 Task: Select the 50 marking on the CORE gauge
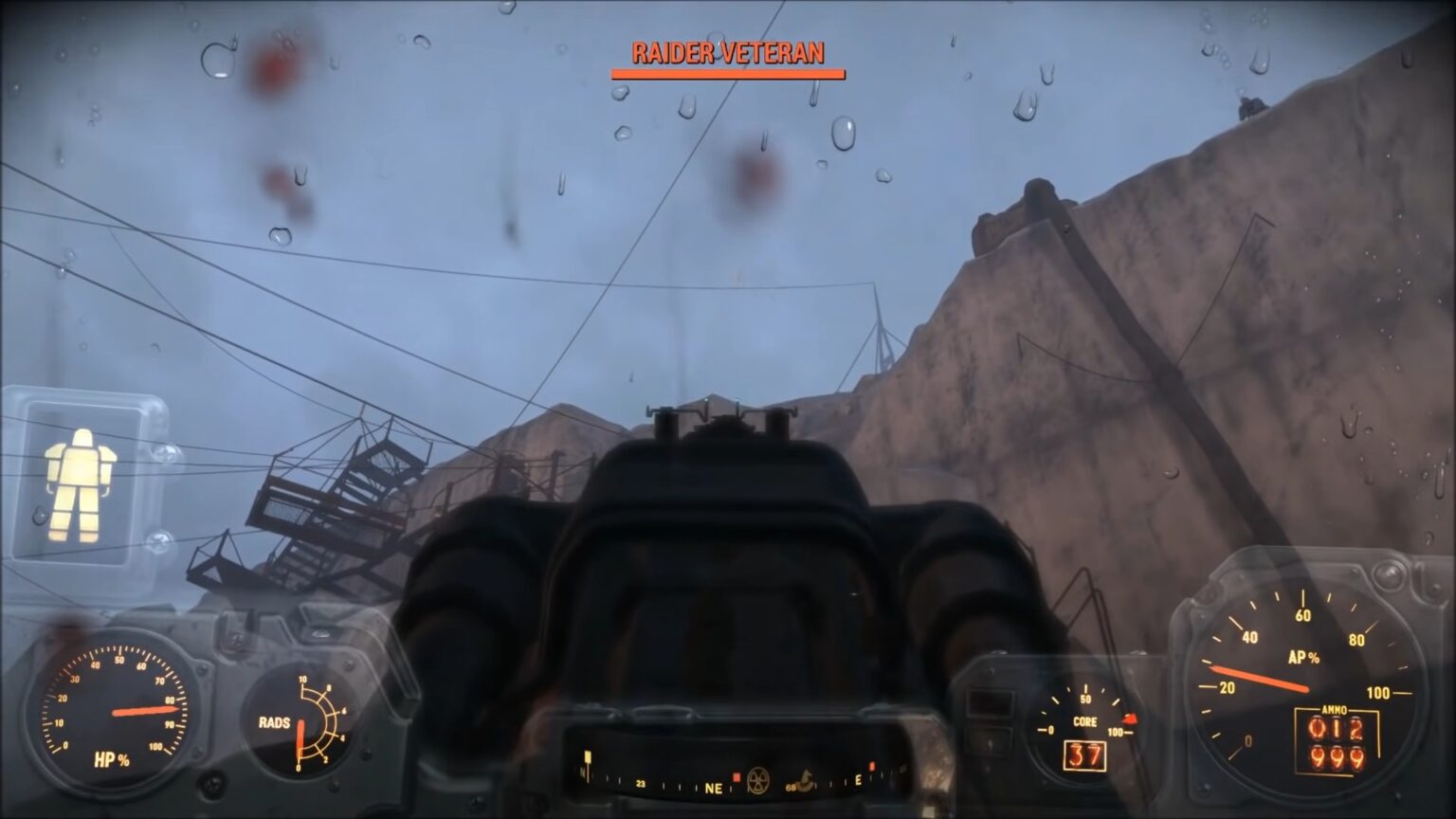(x=1086, y=699)
